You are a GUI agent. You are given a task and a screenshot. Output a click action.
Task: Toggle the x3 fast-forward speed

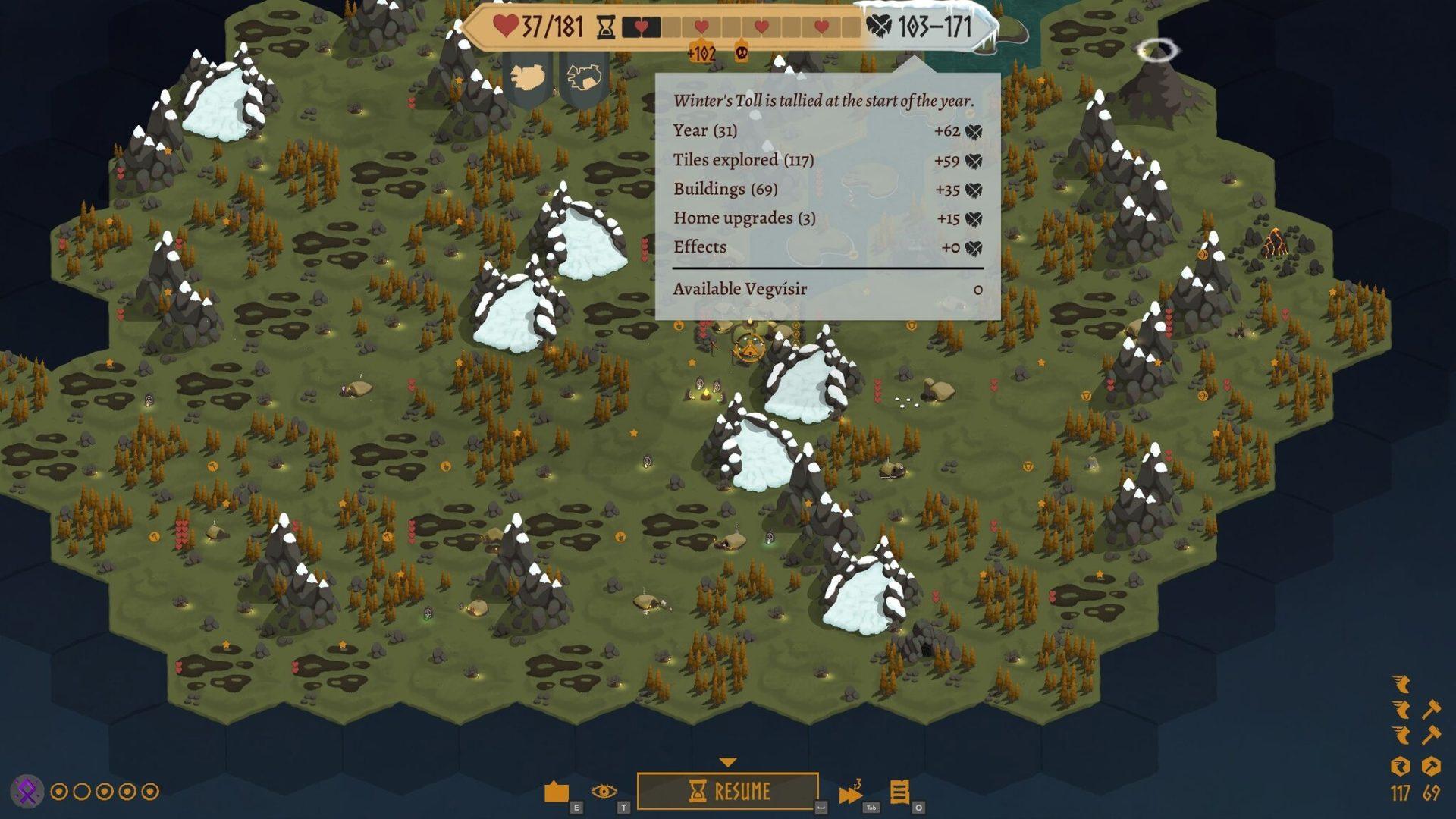coord(851,793)
